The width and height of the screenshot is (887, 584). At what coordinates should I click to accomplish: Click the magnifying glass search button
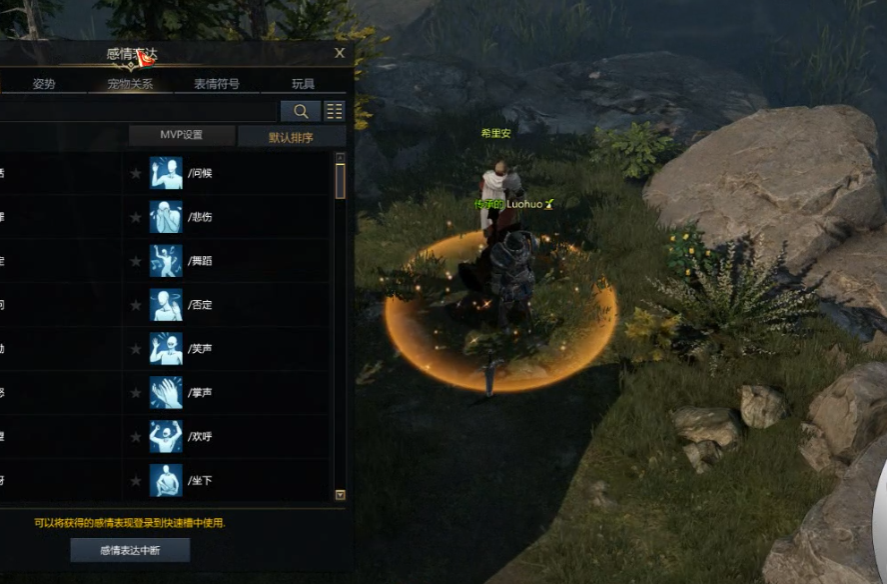(x=300, y=111)
